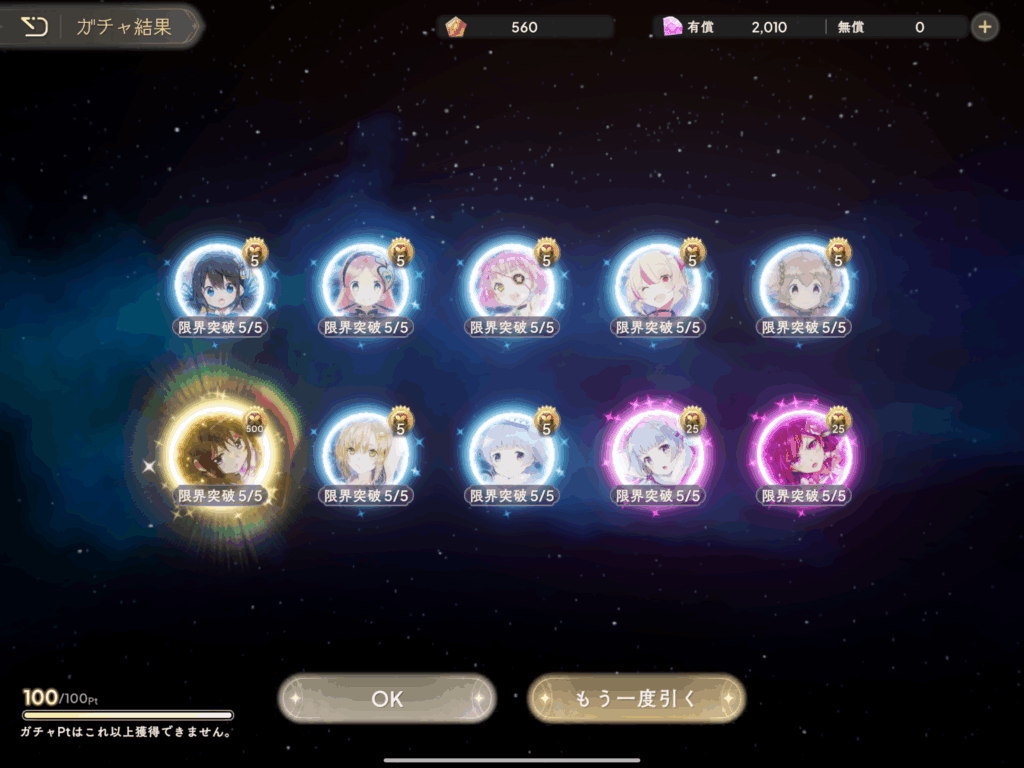
Task: View the golden rainbow-glow brown-haired character
Action: [219, 452]
